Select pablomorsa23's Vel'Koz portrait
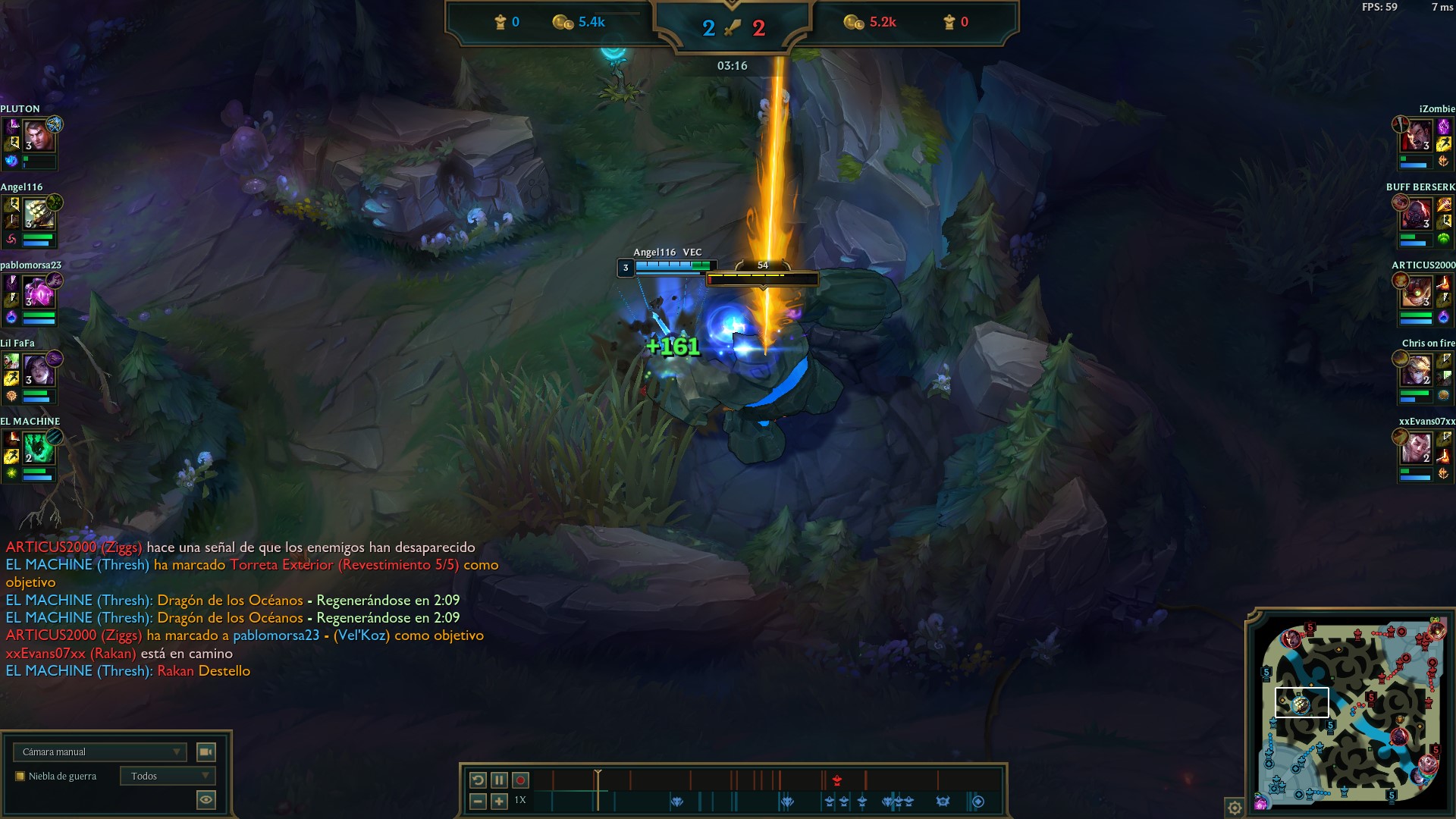Screen dimensions: 1456x819 (x=38, y=292)
